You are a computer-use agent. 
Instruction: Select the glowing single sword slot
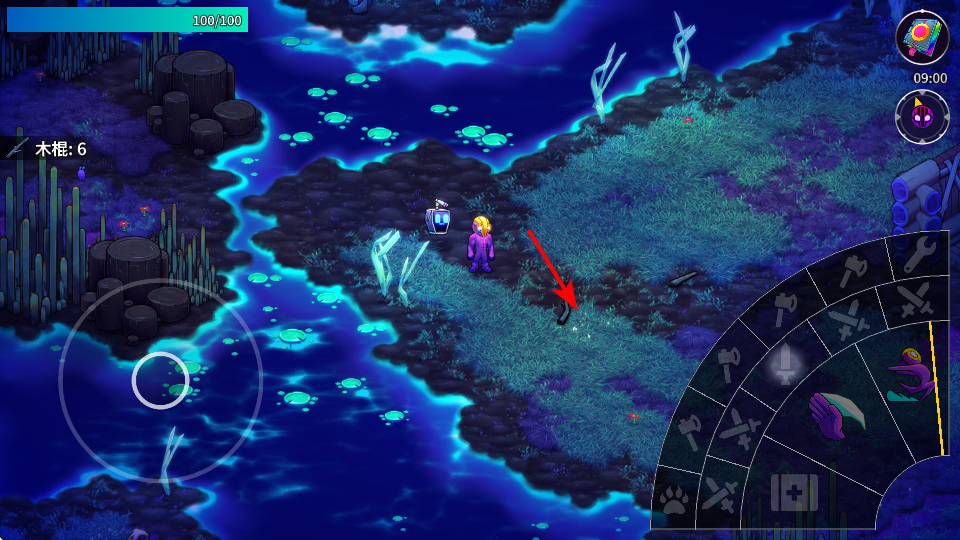[x=785, y=362]
